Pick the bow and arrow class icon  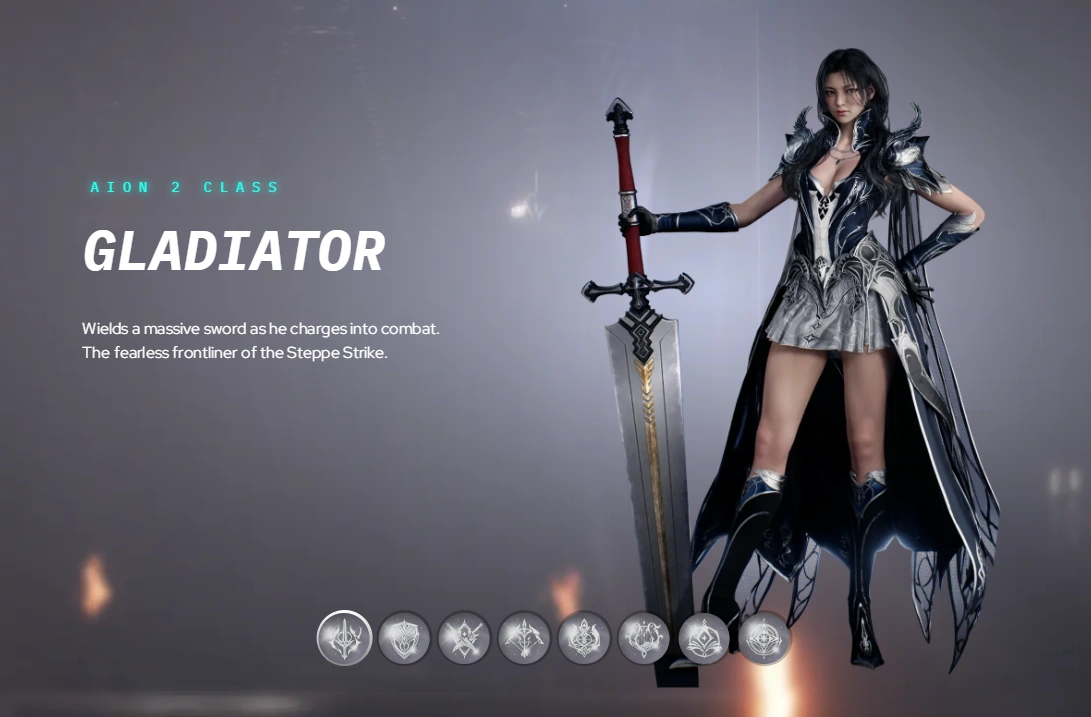point(524,638)
